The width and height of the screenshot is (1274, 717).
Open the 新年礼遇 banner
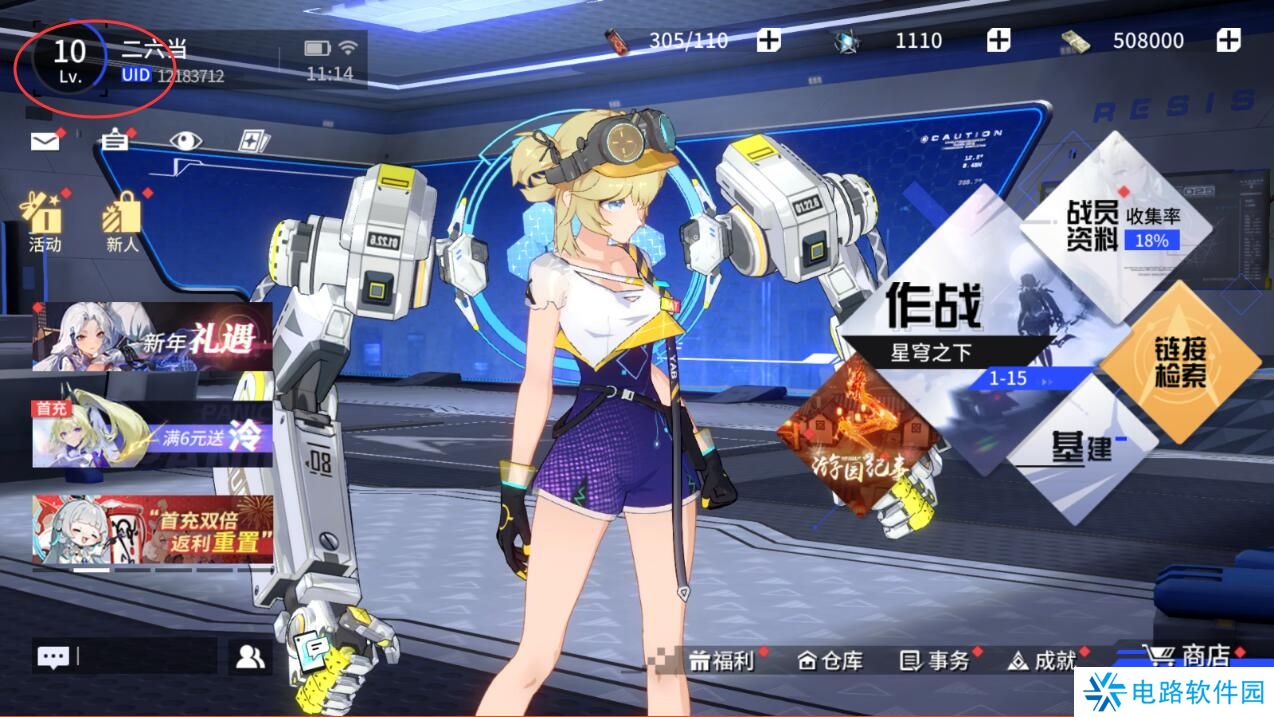point(152,337)
